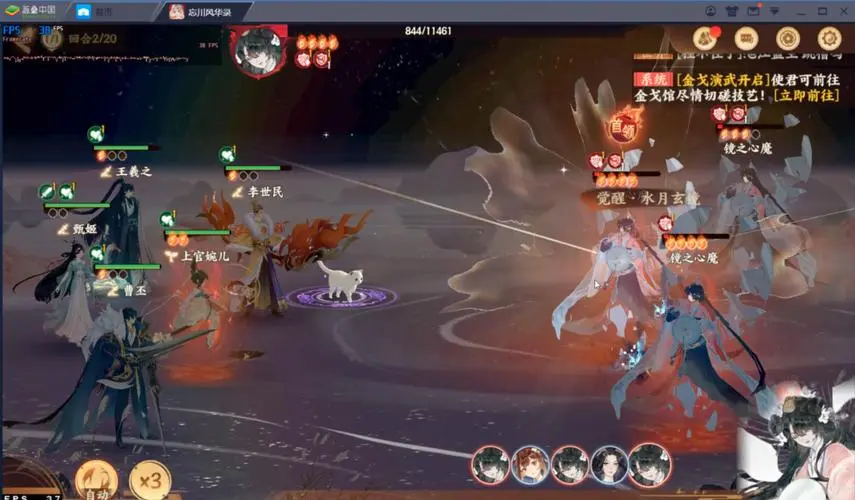This screenshot has width=855, height=500.
Task: Open the emulator mail envelope icon
Action: pos(752,11)
